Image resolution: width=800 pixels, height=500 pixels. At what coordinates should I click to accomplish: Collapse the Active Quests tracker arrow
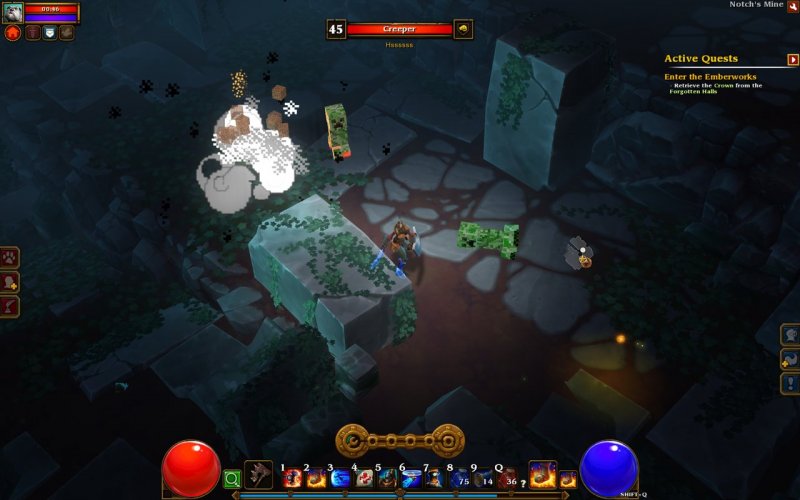click(793, 59)
